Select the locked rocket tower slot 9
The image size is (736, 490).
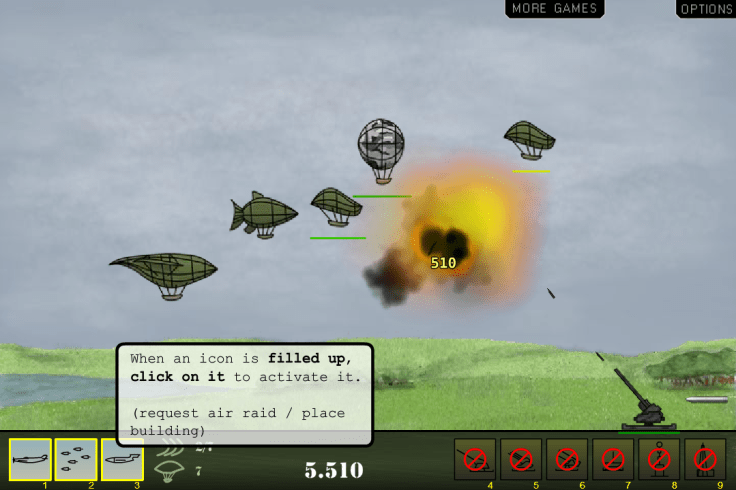pyautogui.click(x=705, y=459)
